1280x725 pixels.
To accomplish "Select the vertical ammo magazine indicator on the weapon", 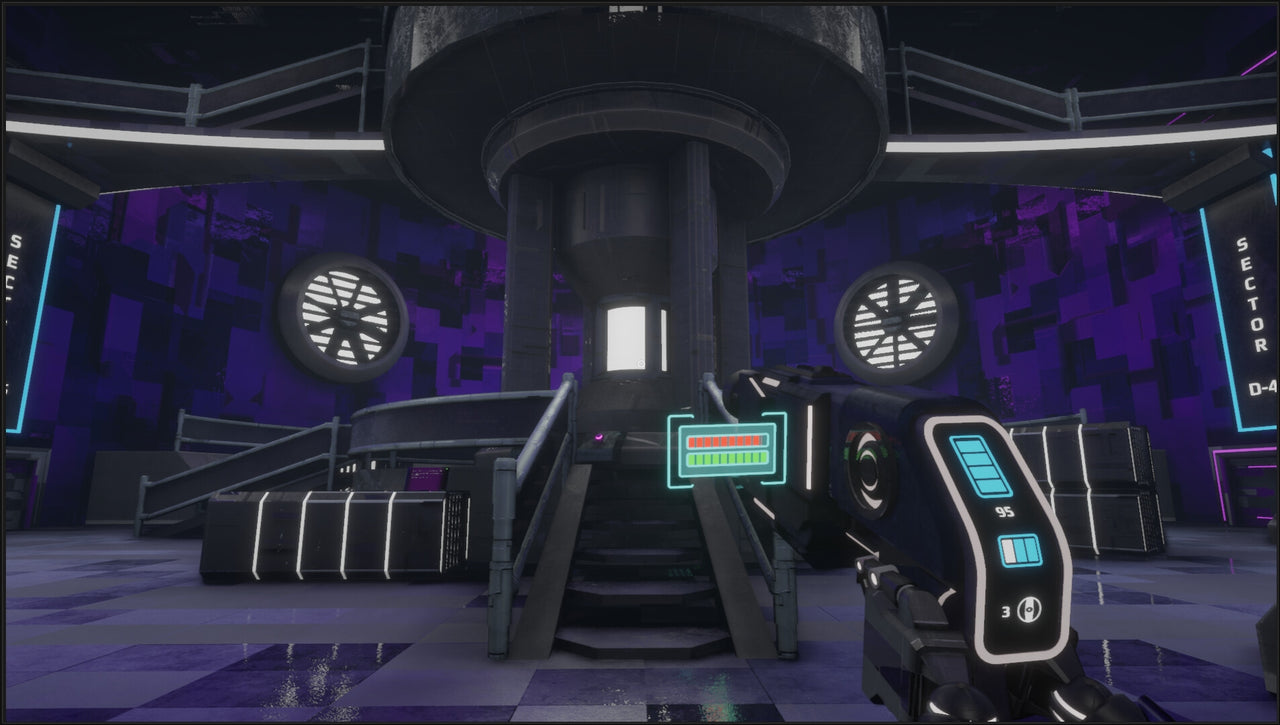I will pyautogui.click(x=981, y=468).
